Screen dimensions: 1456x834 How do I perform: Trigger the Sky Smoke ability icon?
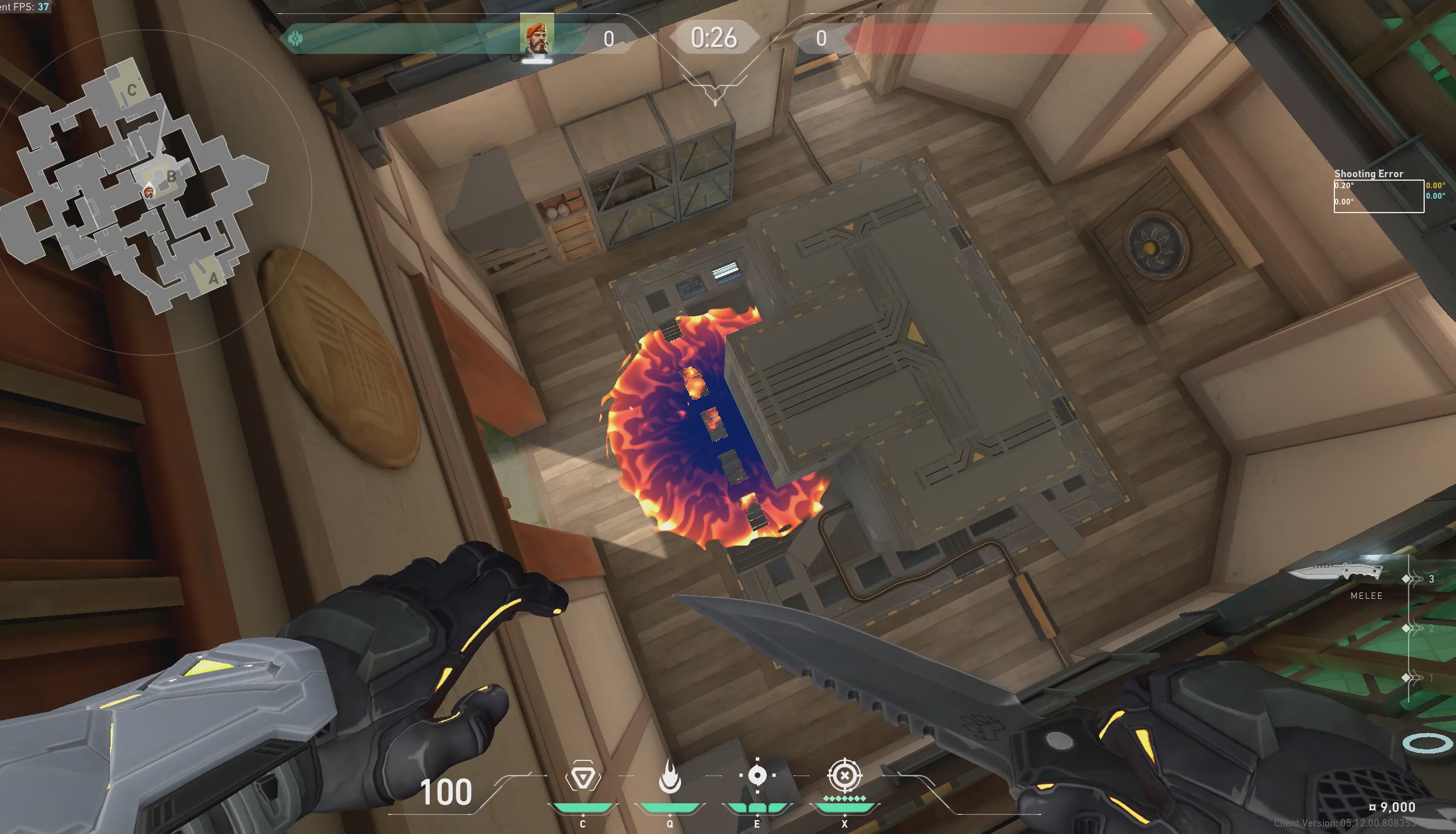pos(757,776)
